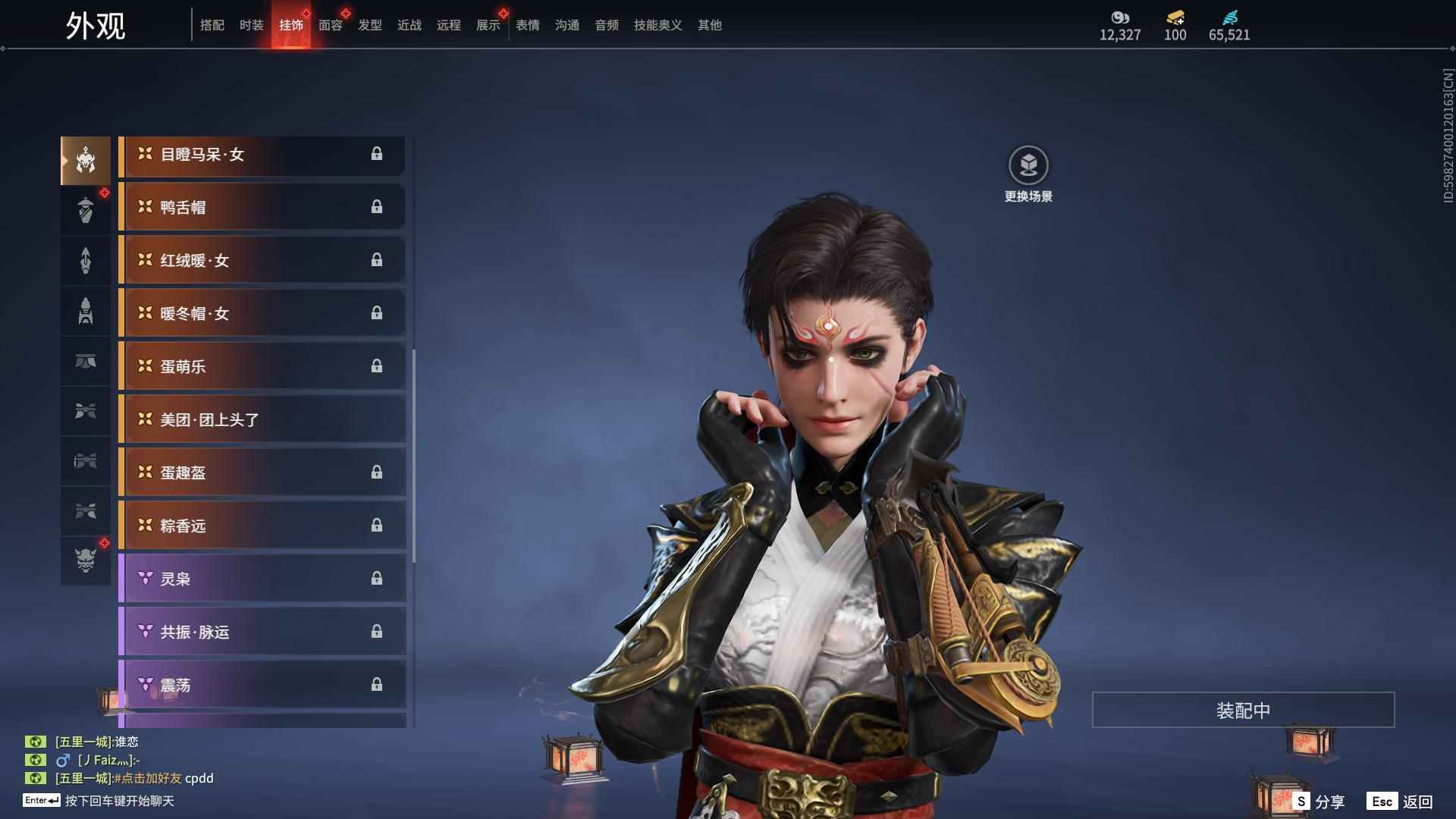
Task: Choose the 共振·脉运 accessory
Action: 262,632
